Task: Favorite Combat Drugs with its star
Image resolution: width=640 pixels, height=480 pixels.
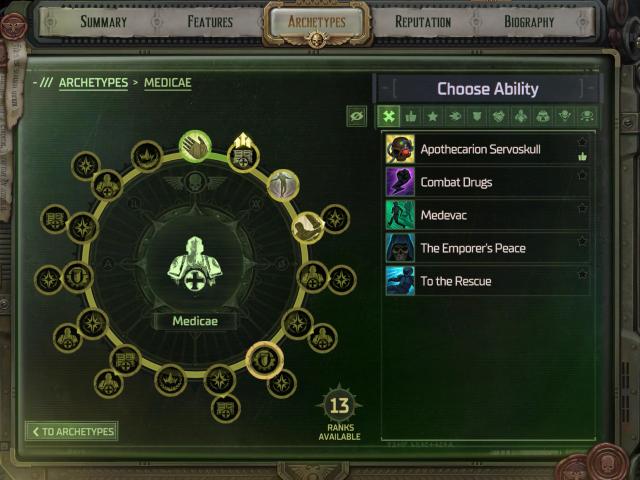Action: 583,176
